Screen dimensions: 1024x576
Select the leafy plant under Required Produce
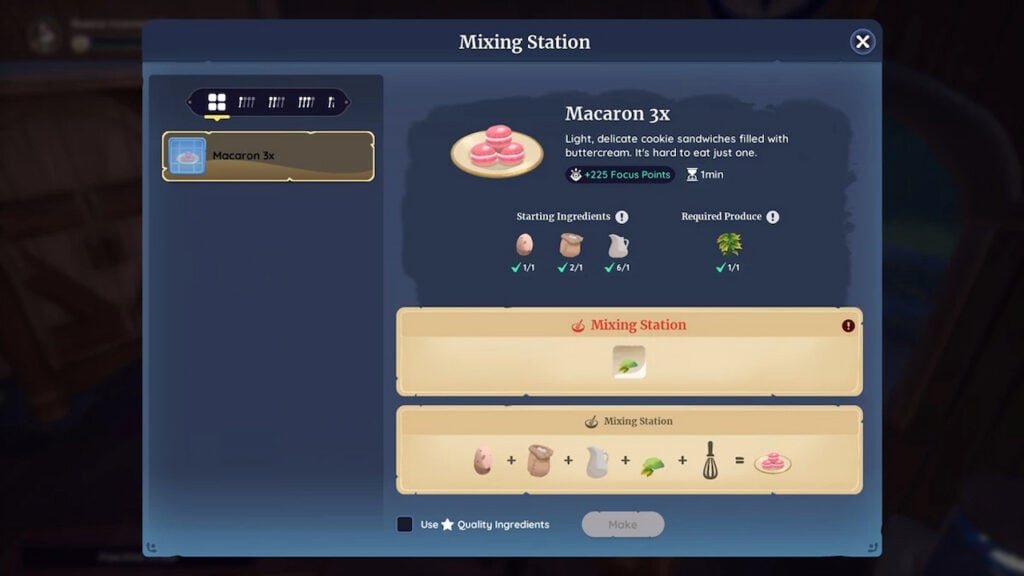click(728, 244)
